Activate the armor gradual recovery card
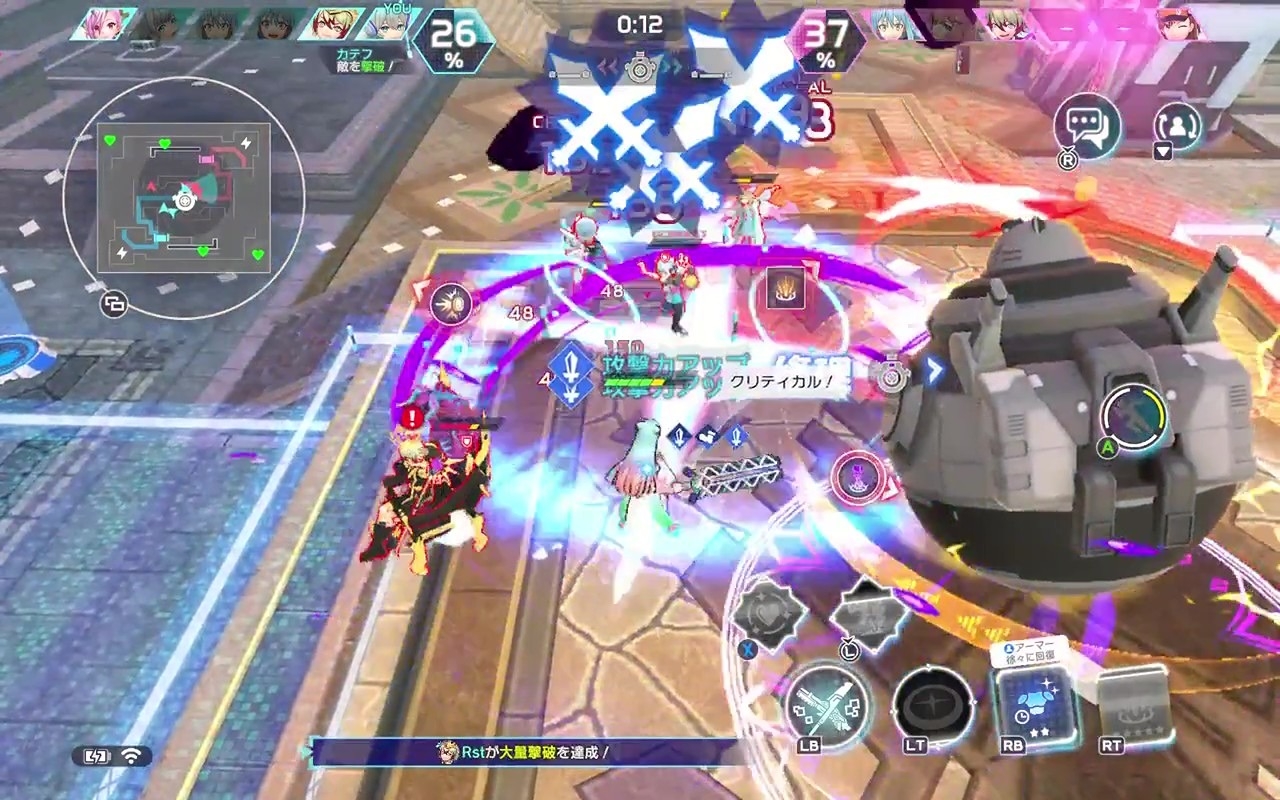This screenshot has height=800, width=1280. pyautogui.click(x=1035, y=707)
